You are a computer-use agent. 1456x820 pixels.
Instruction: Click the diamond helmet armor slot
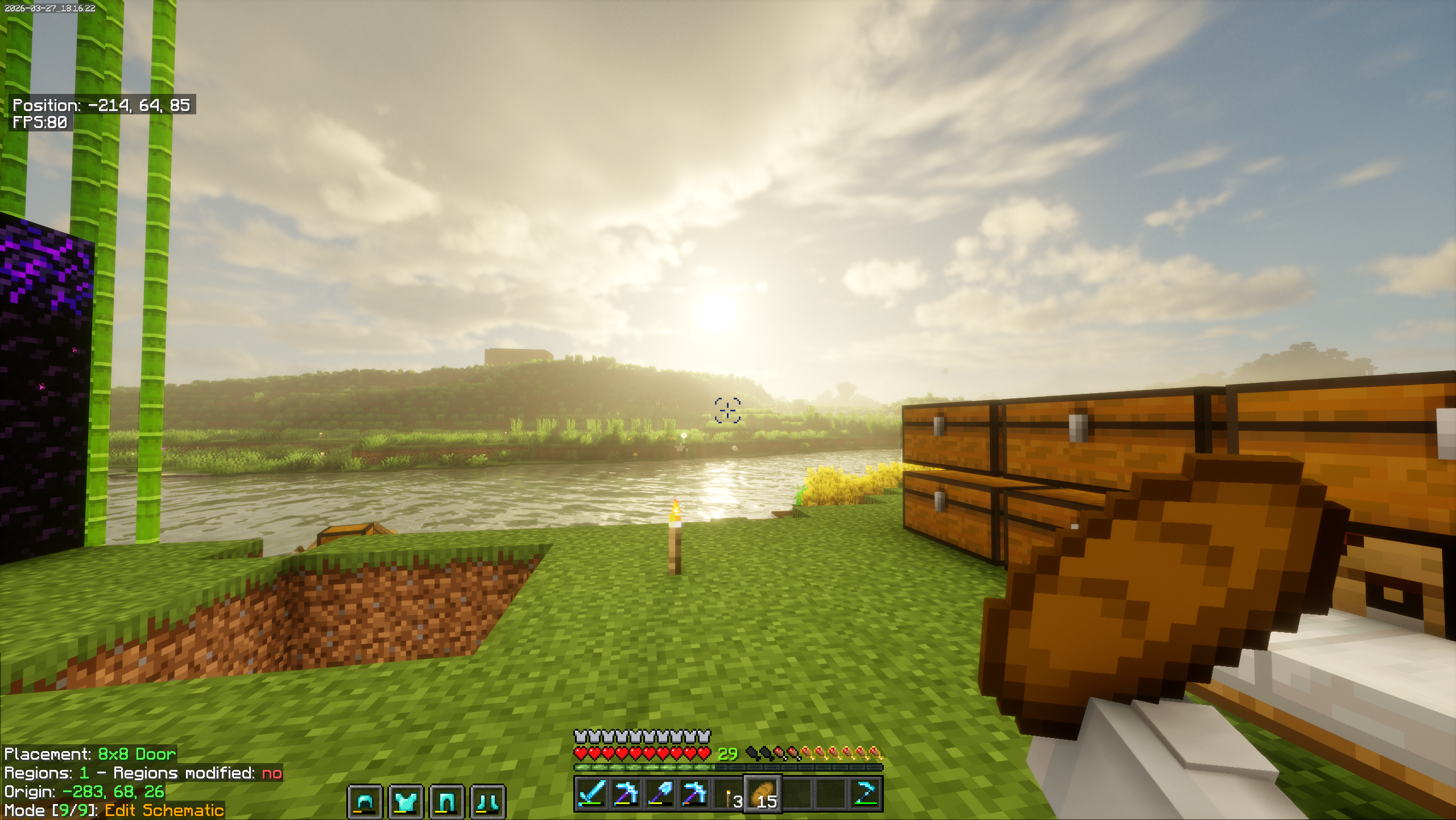(x=365, y=802)
